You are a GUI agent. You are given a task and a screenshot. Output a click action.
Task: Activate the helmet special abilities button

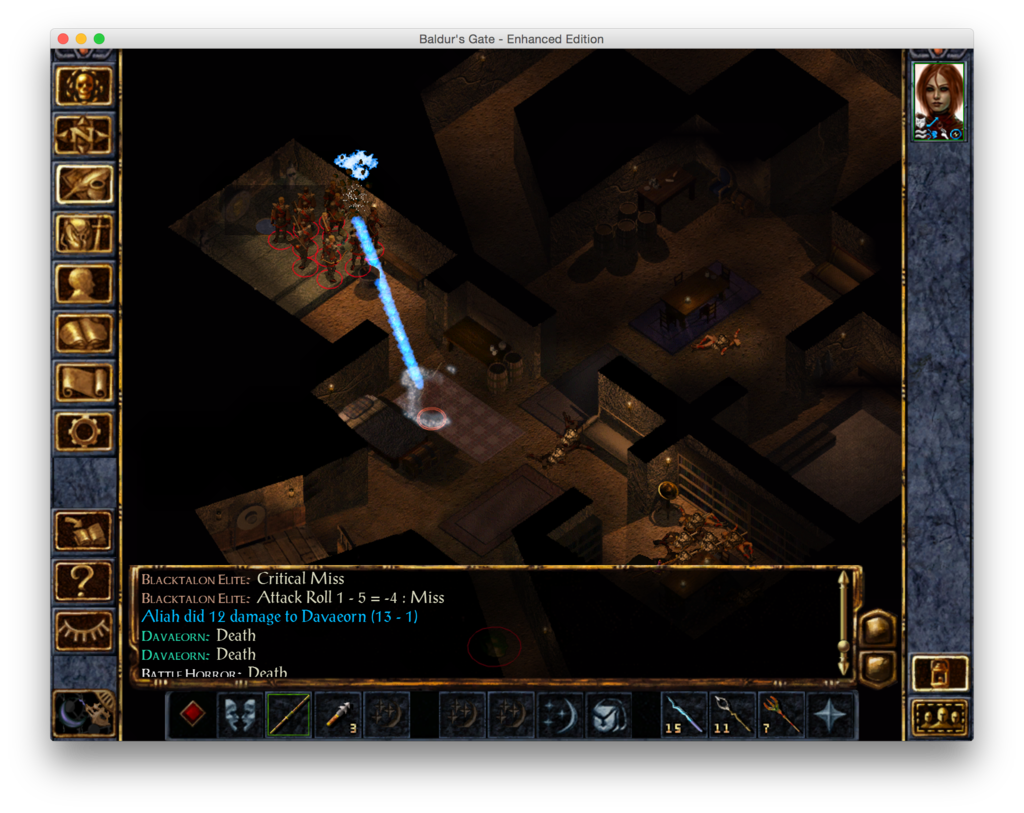(x=609, y=715)
